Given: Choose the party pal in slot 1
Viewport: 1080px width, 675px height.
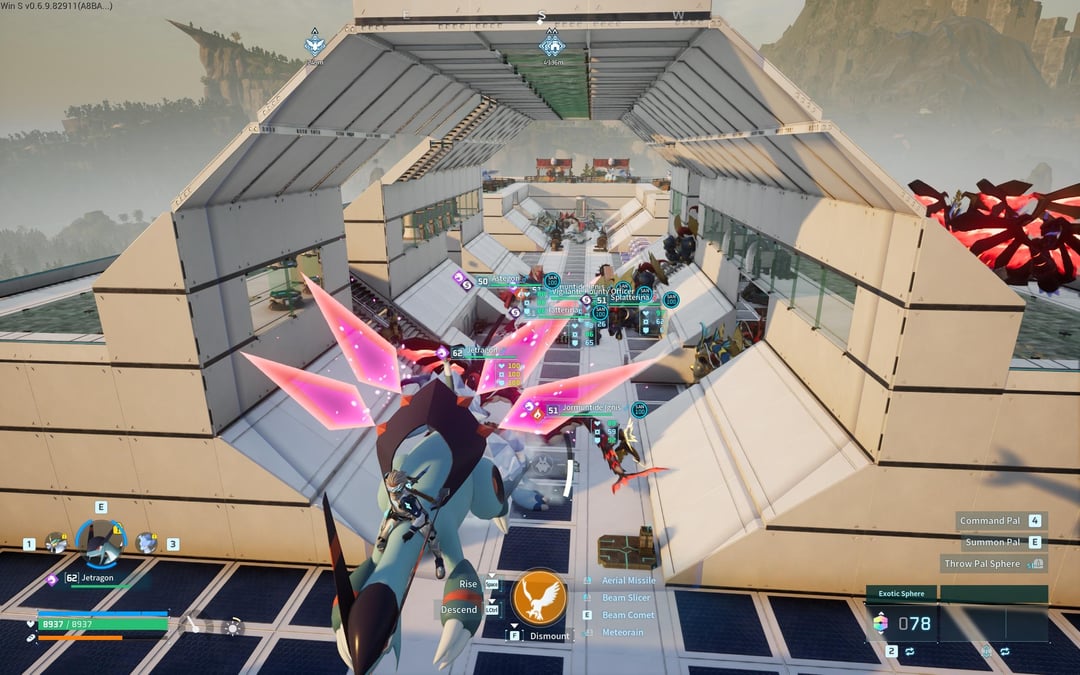Looking at the screenshot, I should [x=56, y=543].
